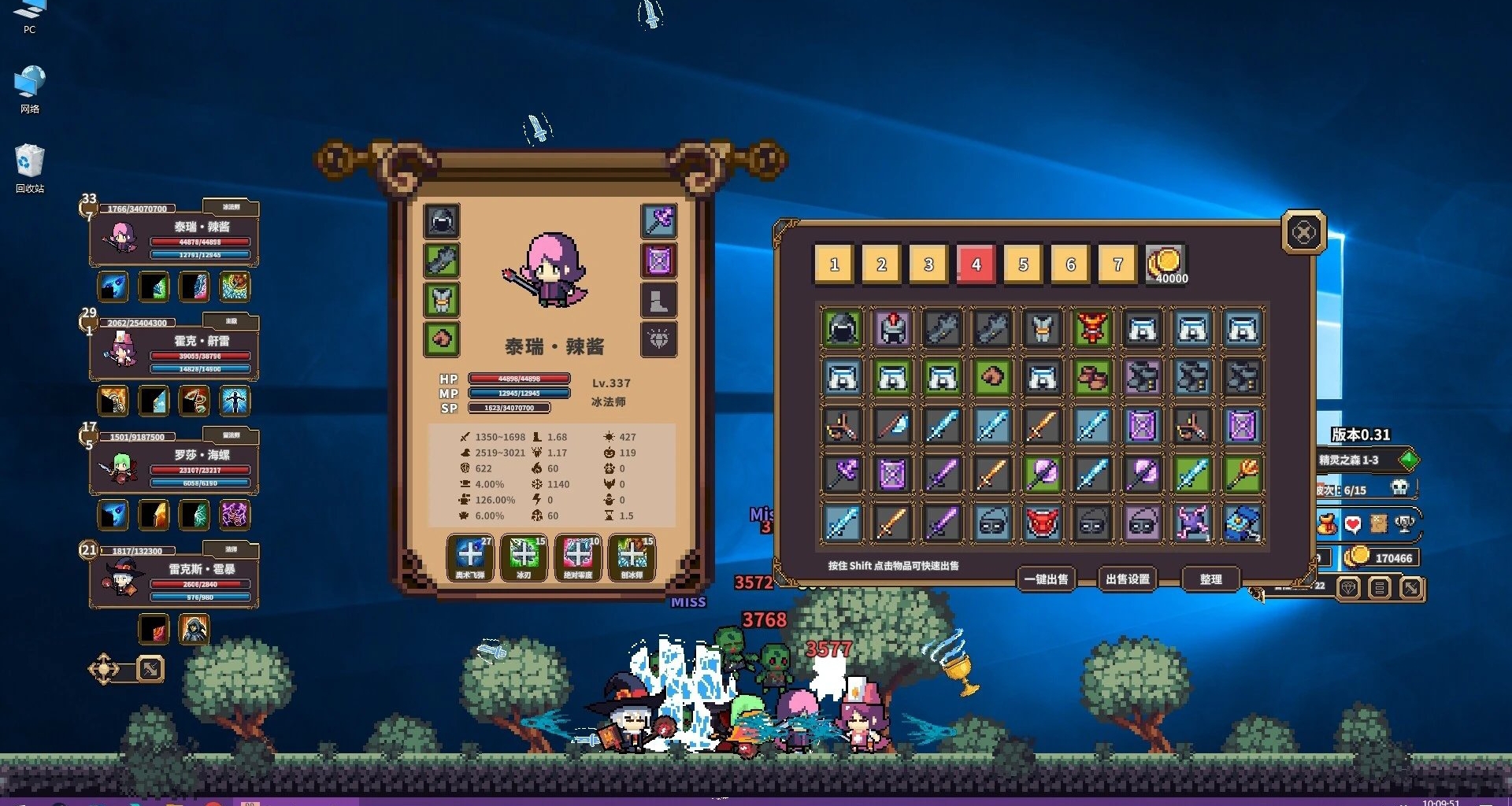
Task: Upgrade the 绝对零度 skill
Action: 579,555
